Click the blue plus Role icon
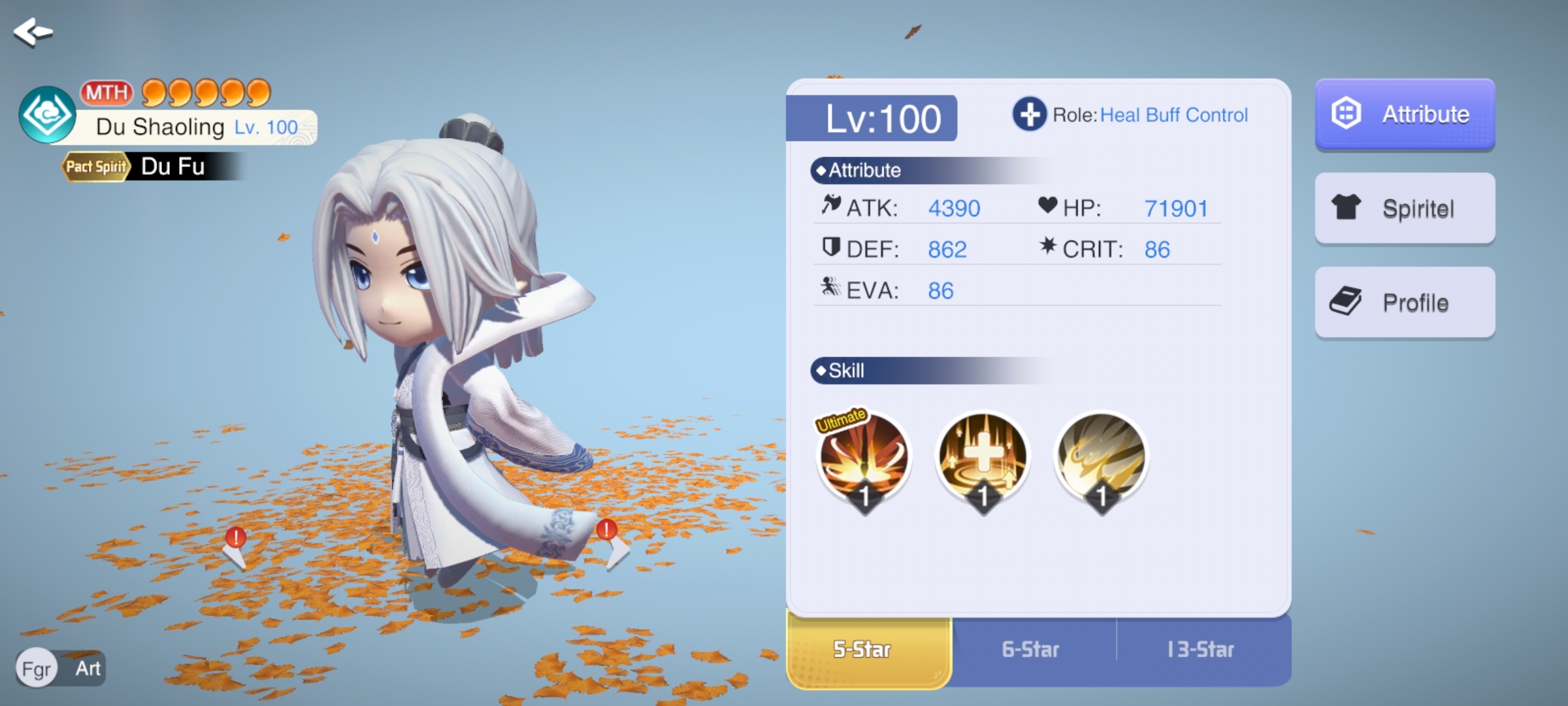1568x706 pixels. [1030, 114]
